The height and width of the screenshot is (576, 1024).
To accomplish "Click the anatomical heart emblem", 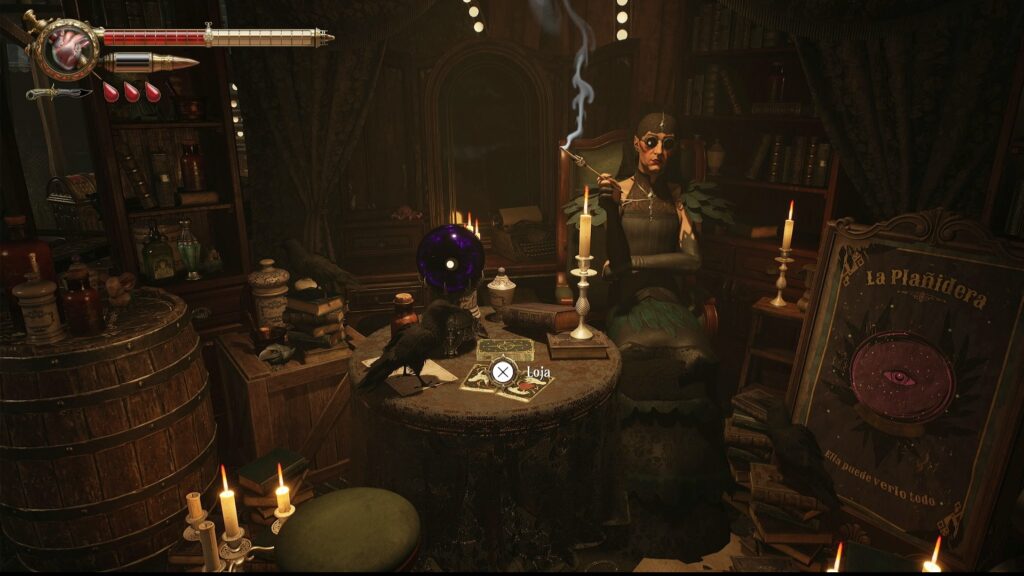I will [x=68, y=48].
